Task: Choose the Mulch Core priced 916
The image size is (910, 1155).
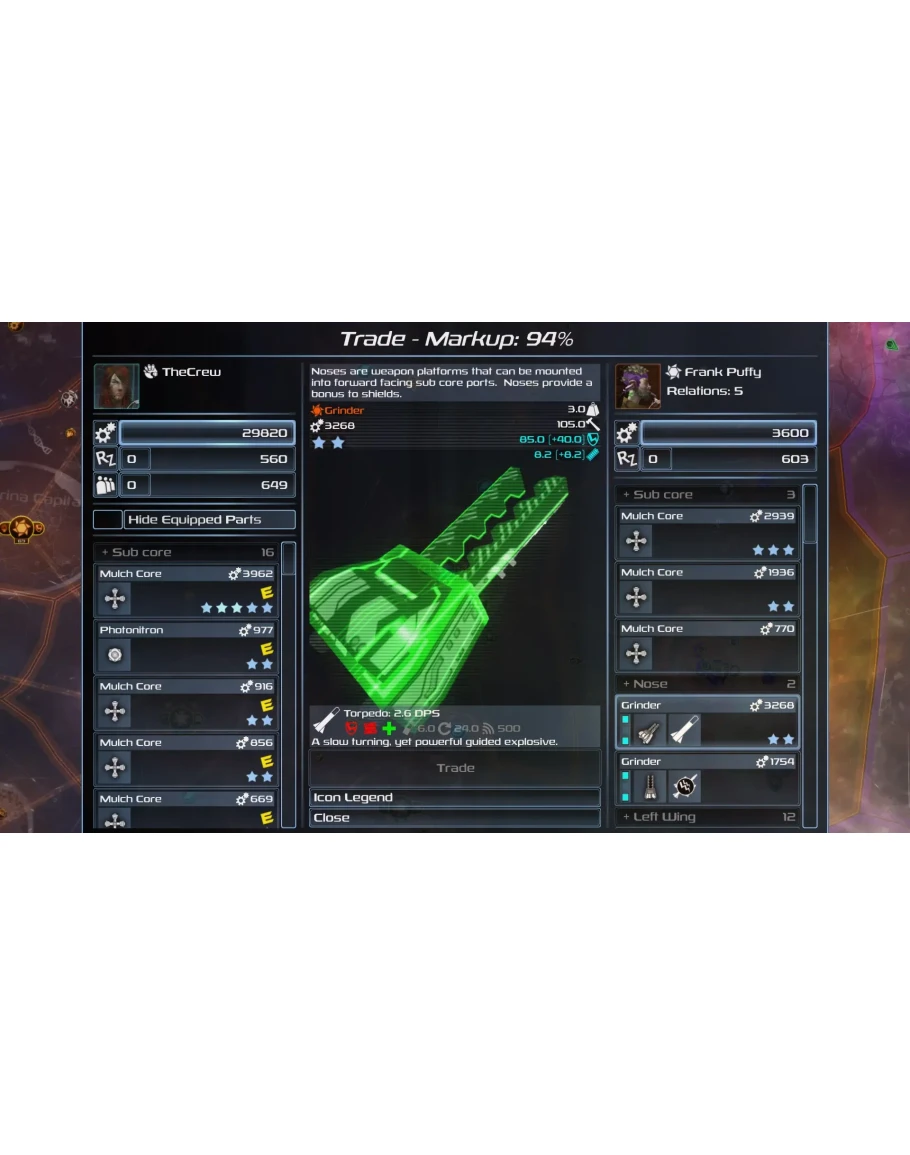Action: (186, 703)
